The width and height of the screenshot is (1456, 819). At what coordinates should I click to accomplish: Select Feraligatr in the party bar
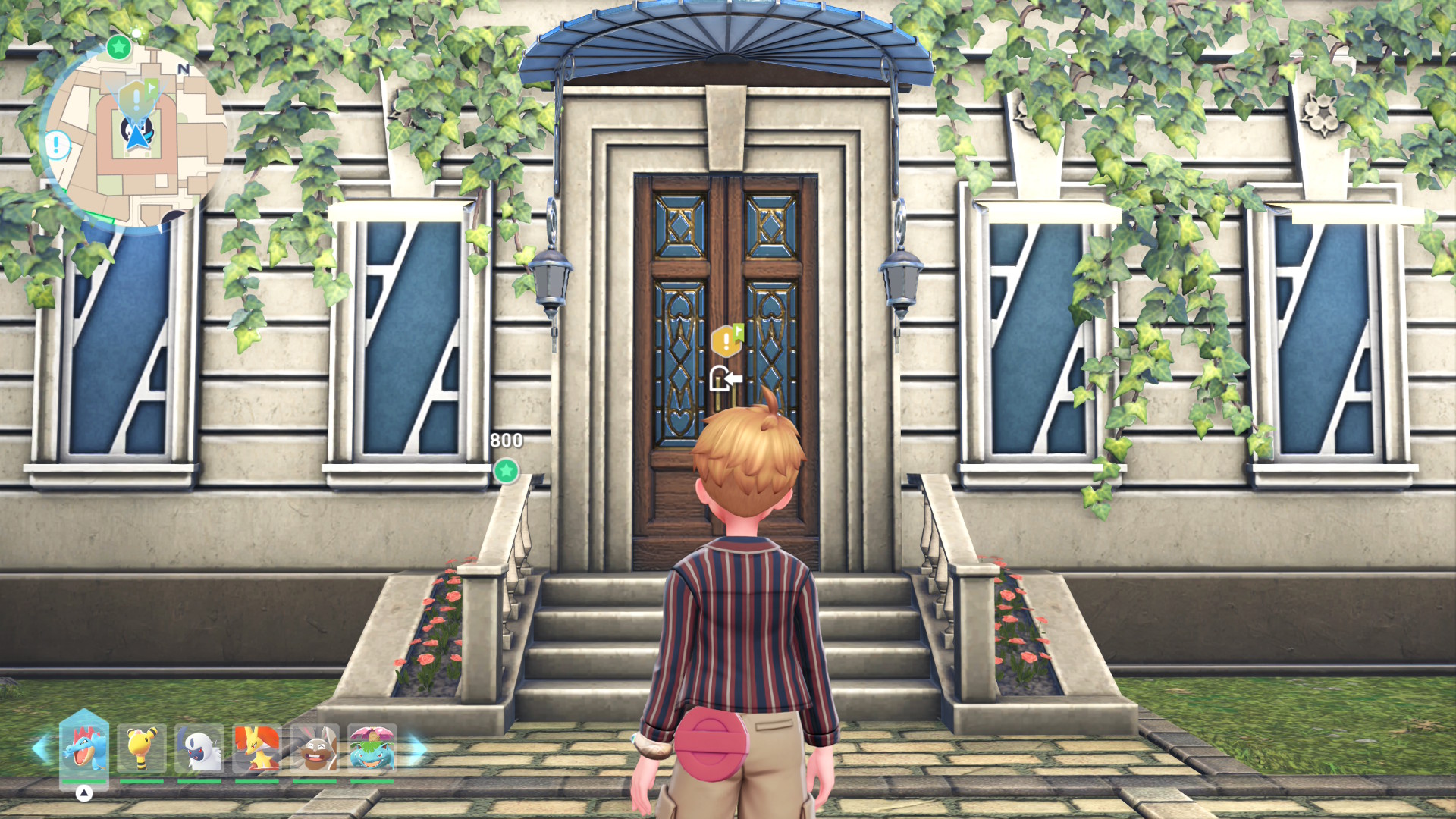pyautogui.click(x=84, y=746)
